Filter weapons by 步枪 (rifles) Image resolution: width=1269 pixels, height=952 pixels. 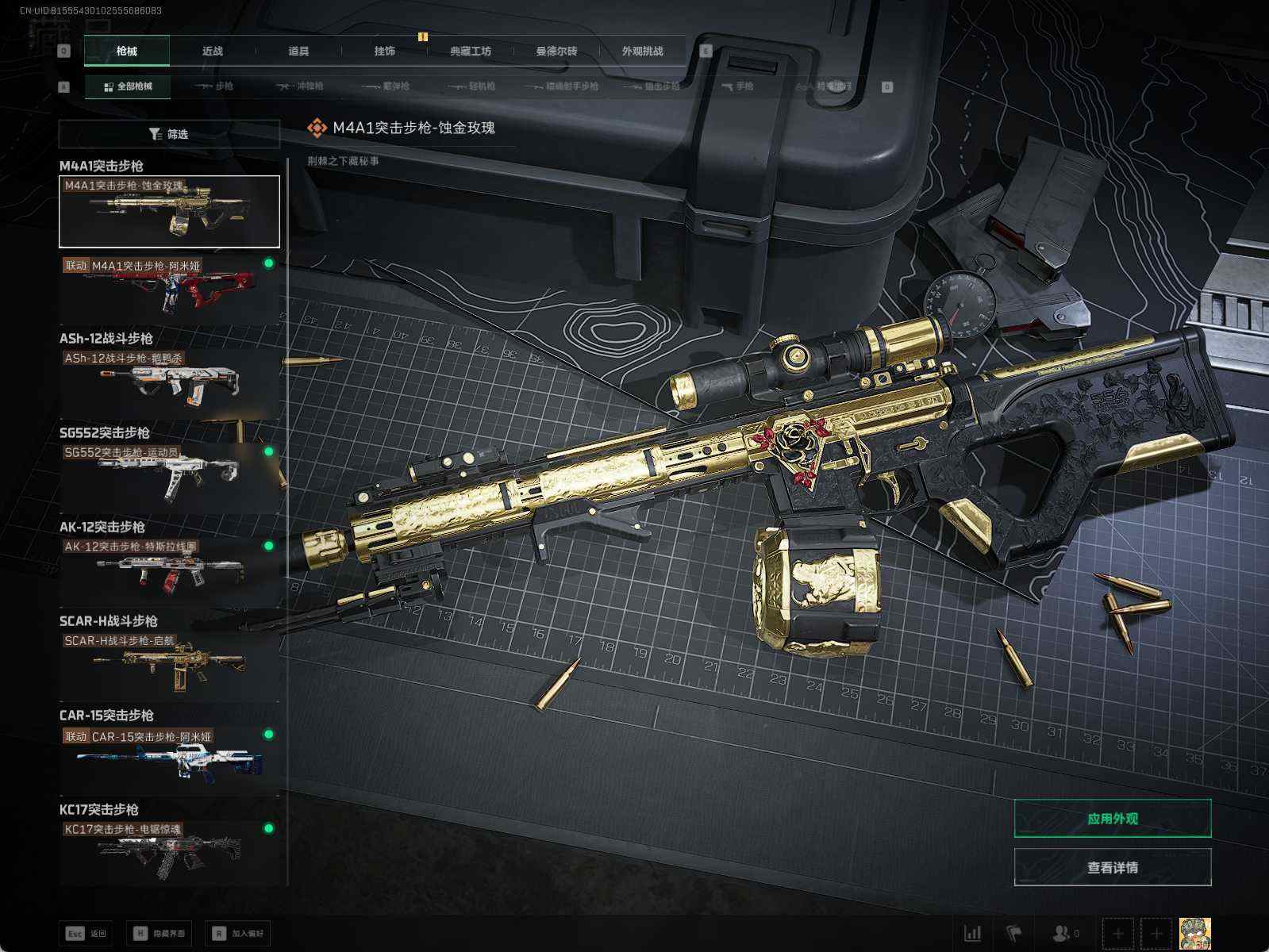coord(215,86)
